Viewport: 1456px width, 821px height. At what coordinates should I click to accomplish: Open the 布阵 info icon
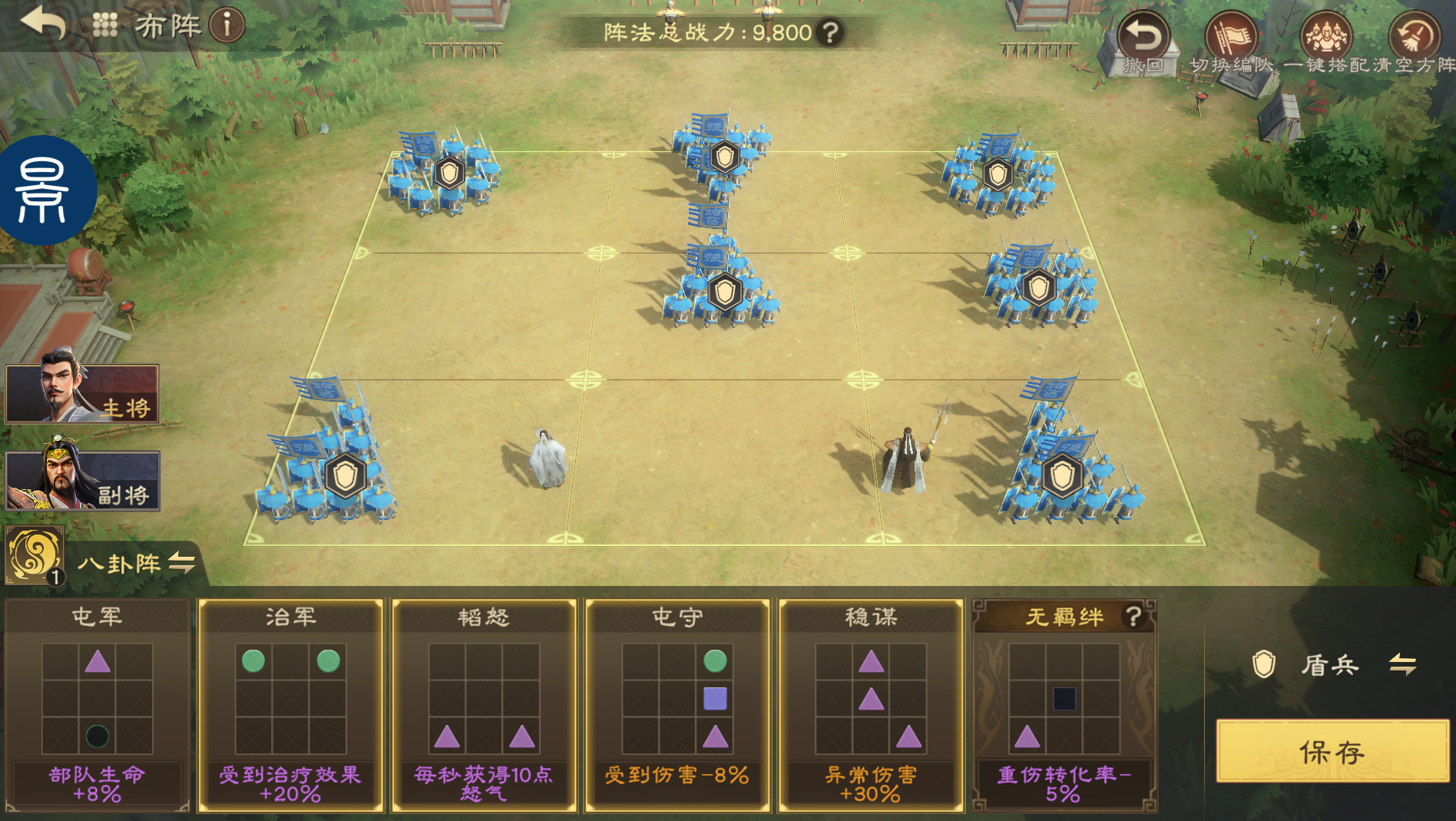[x=227, y=25]
